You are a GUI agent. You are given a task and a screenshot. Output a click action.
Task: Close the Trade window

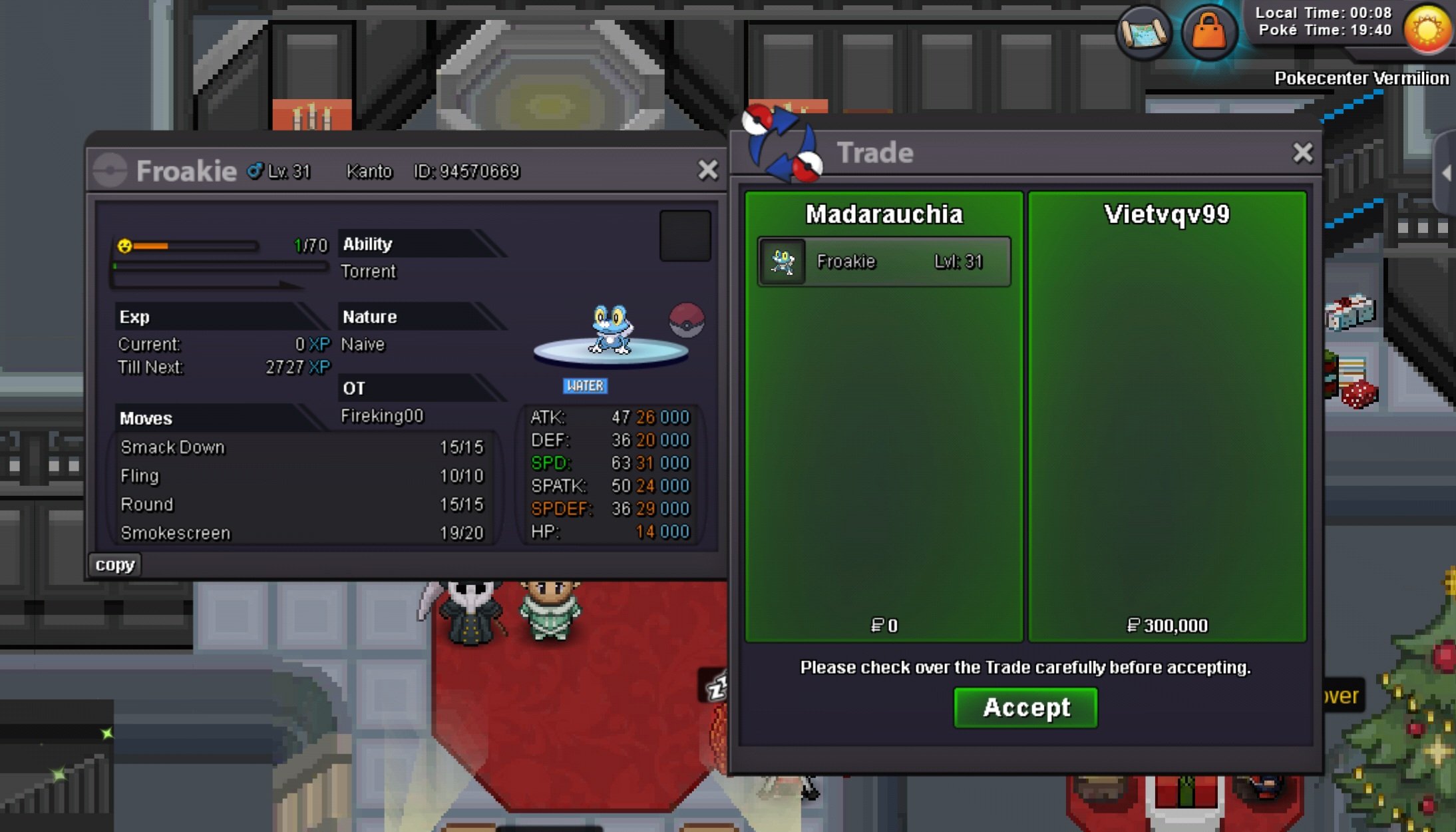click(1302, 153)
